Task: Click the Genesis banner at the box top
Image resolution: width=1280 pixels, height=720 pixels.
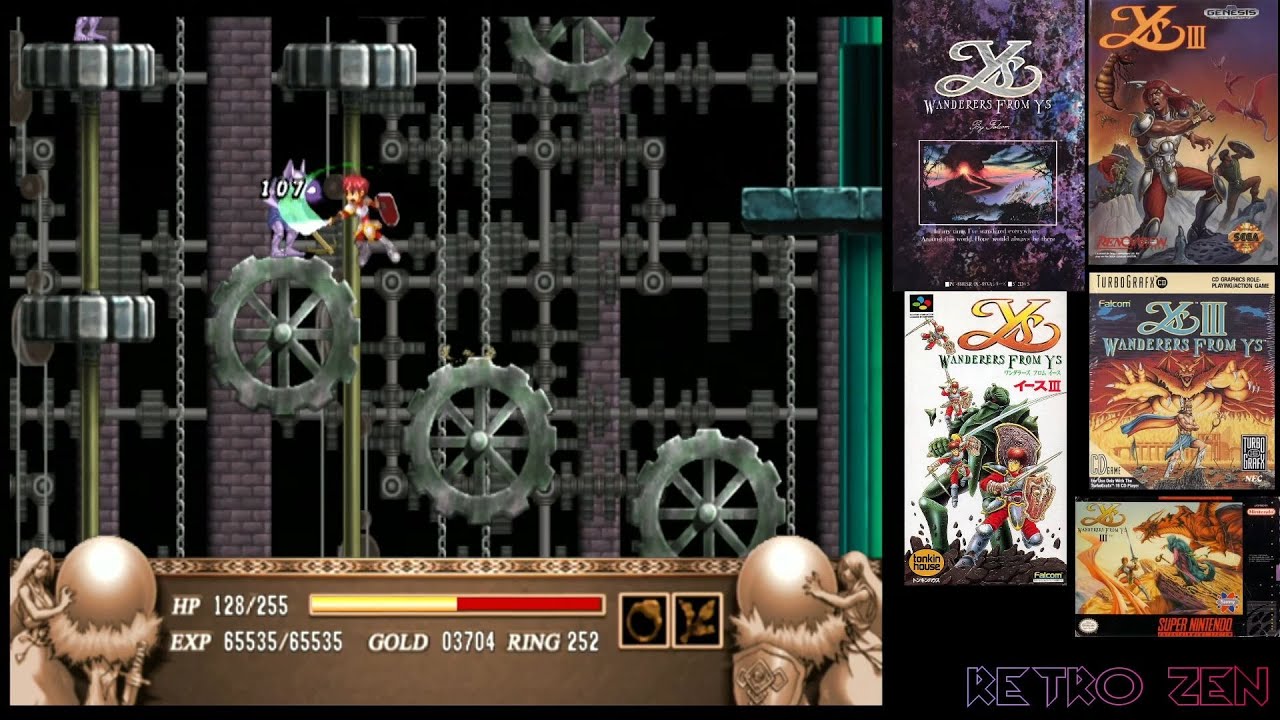Action: [1229, 13]
